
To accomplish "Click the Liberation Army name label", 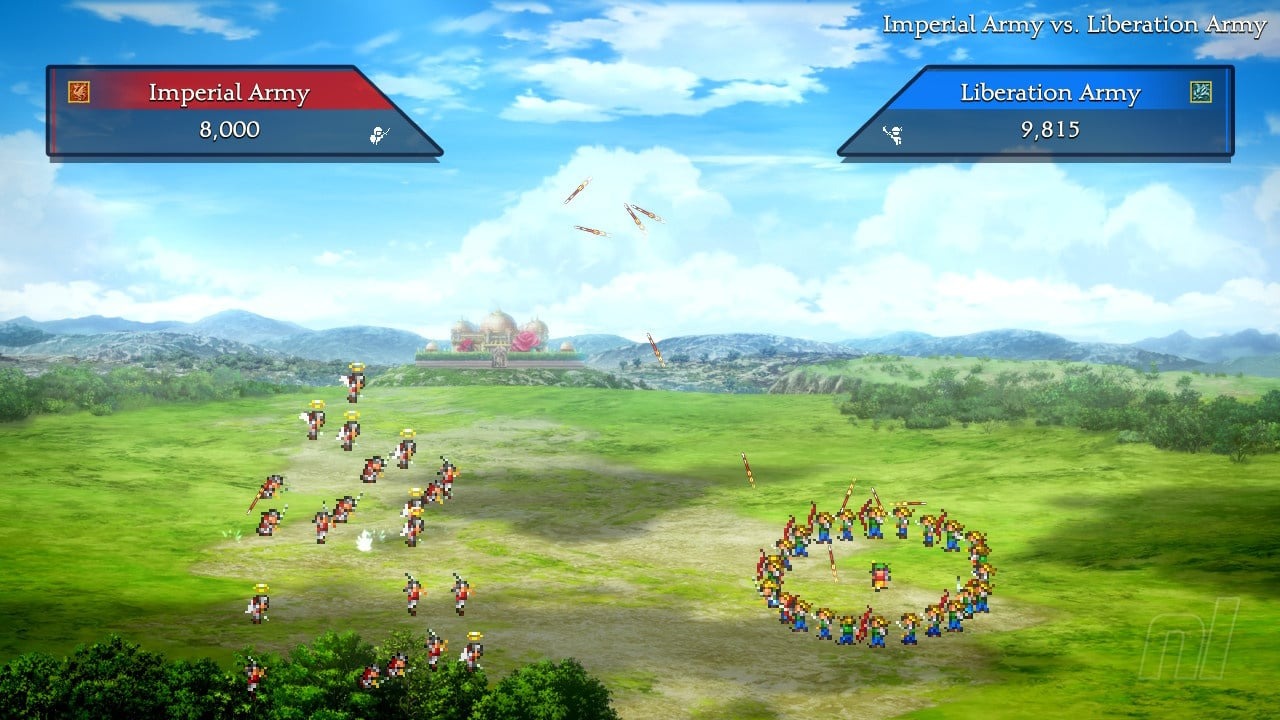I will (1049, 92).
